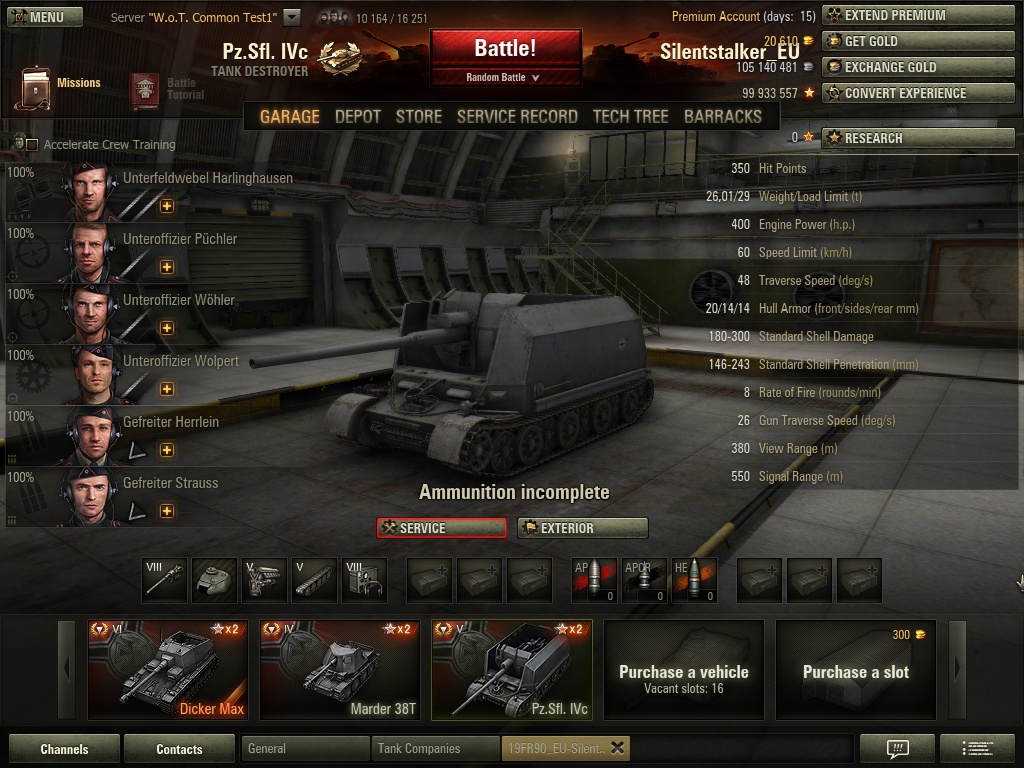Click the red SERVICE button
This screenshot has height=768, width=1024.
coord(441,528)
